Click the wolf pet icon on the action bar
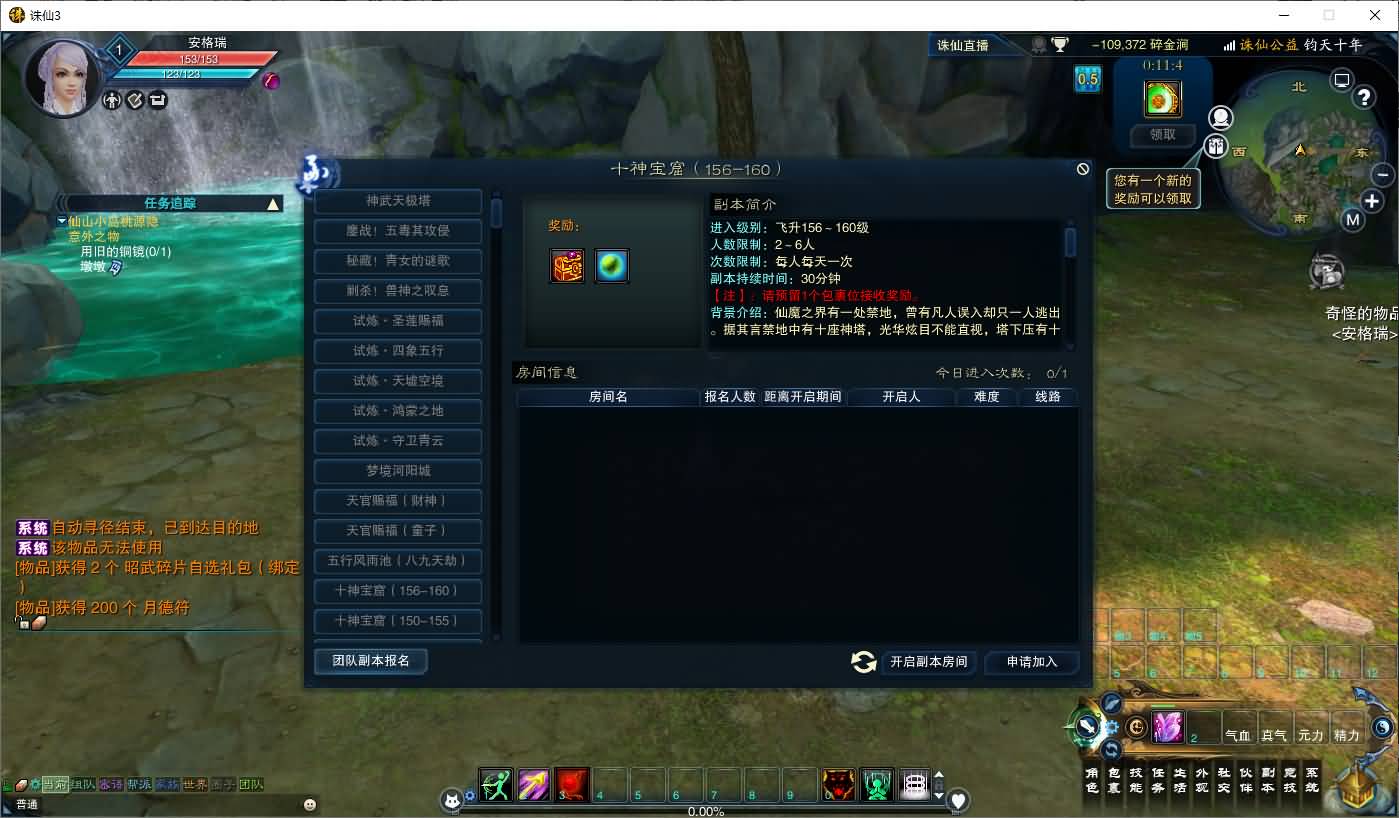Image resolution: width=1399 pixels, height=818 pixels. (x=837, y=785)
